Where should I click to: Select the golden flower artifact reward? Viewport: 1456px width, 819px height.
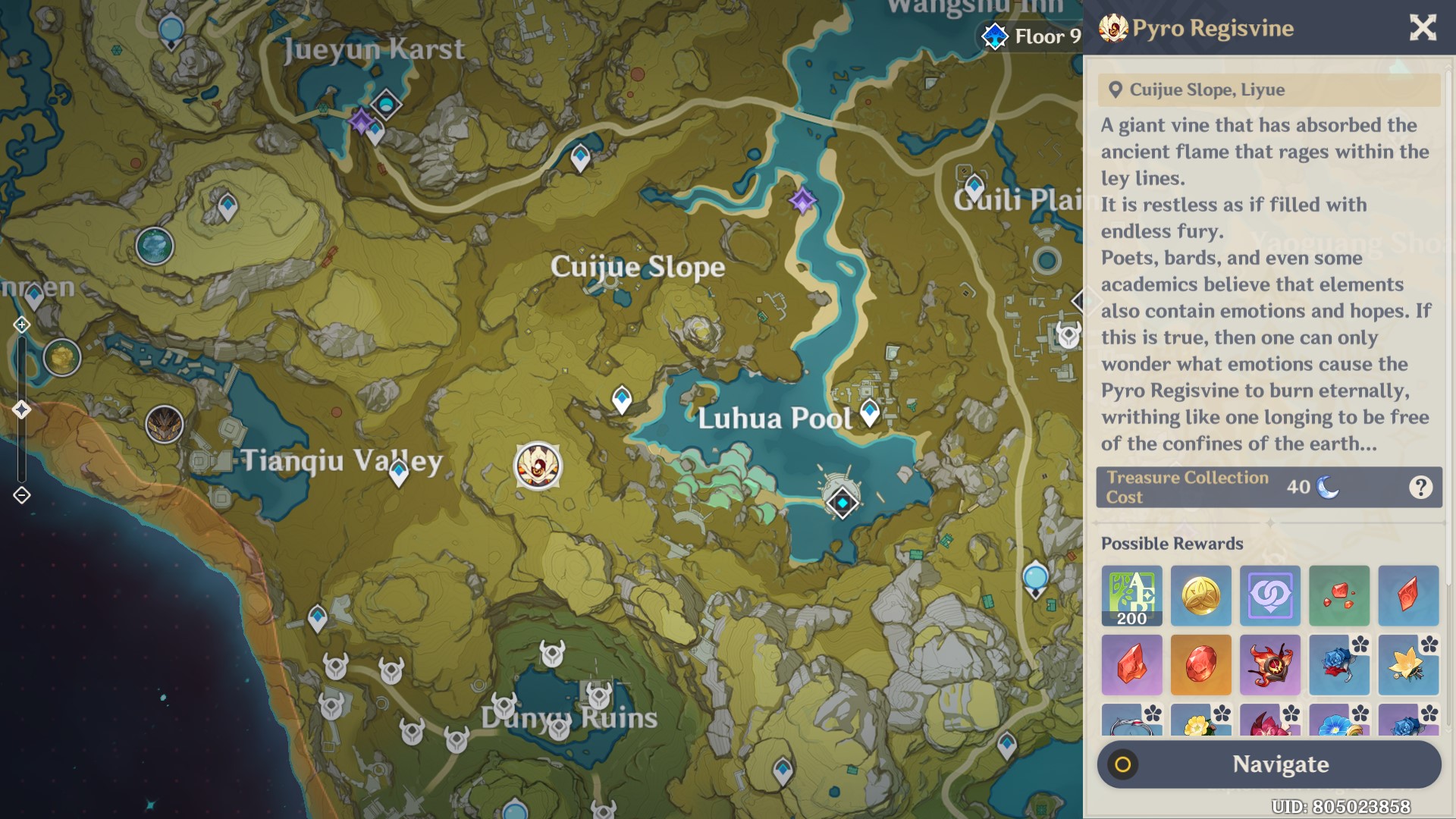click(x=1407, y=665)
